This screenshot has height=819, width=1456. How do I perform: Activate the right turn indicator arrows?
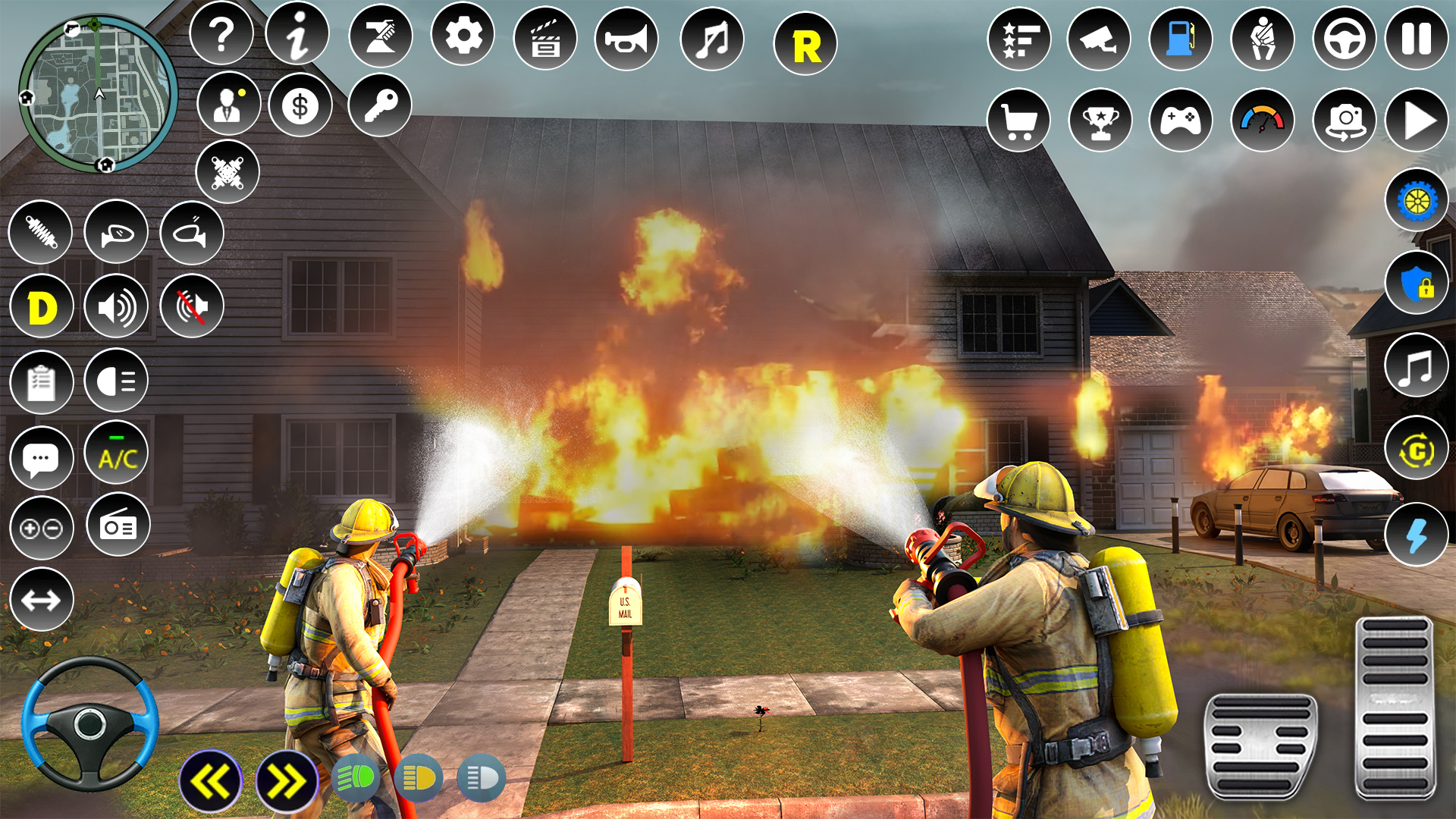(286, 781)
